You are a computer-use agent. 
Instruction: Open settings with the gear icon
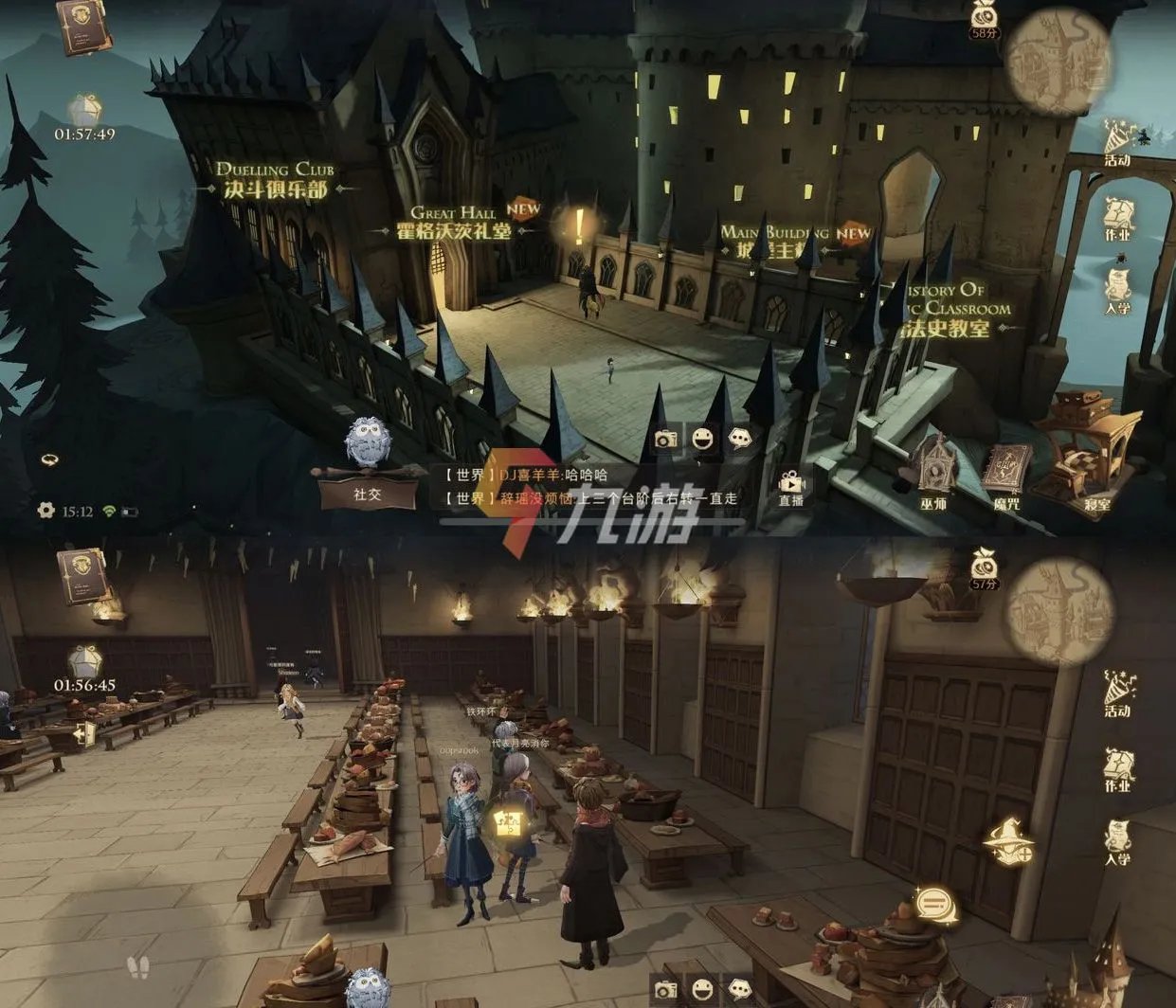pyautogui.click(x=45, y=511)
